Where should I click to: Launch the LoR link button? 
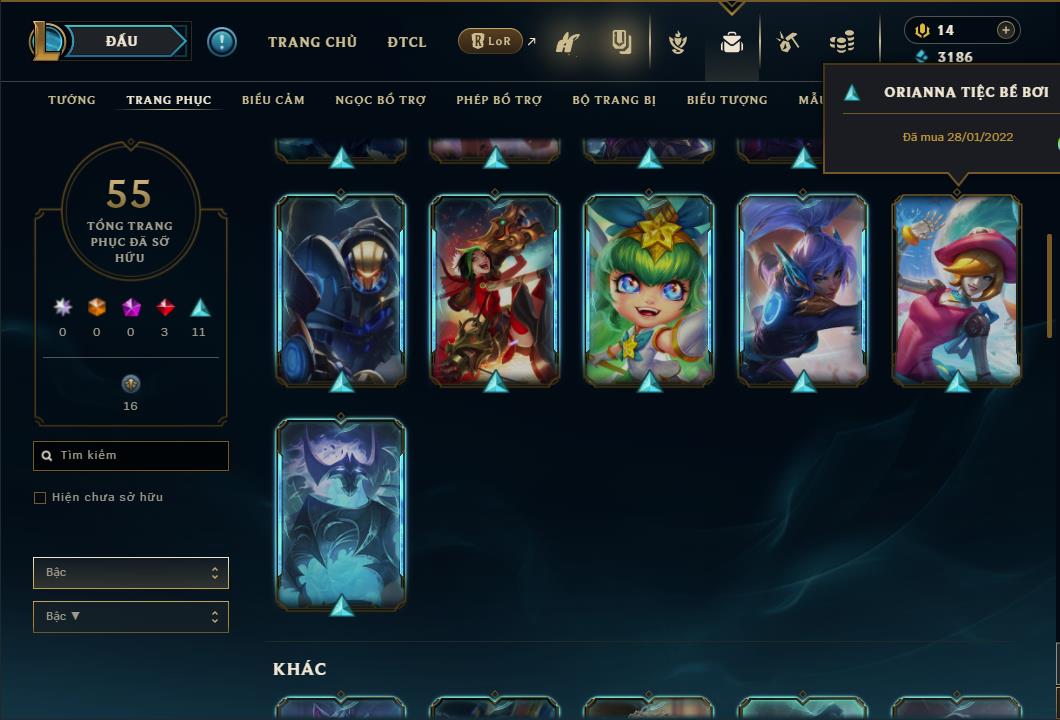click(490, 41)
